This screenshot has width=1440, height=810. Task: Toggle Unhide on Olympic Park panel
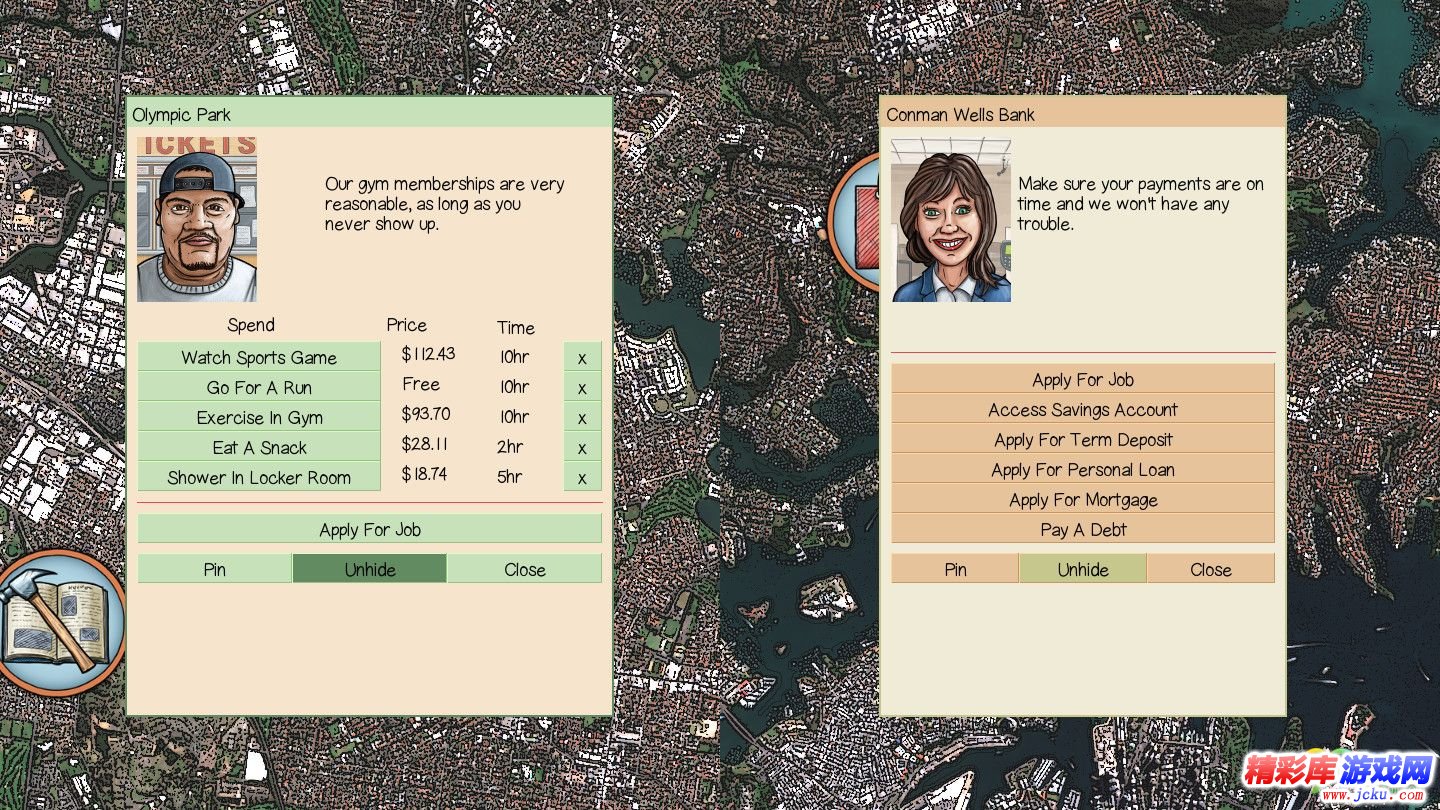pos(370,569)
